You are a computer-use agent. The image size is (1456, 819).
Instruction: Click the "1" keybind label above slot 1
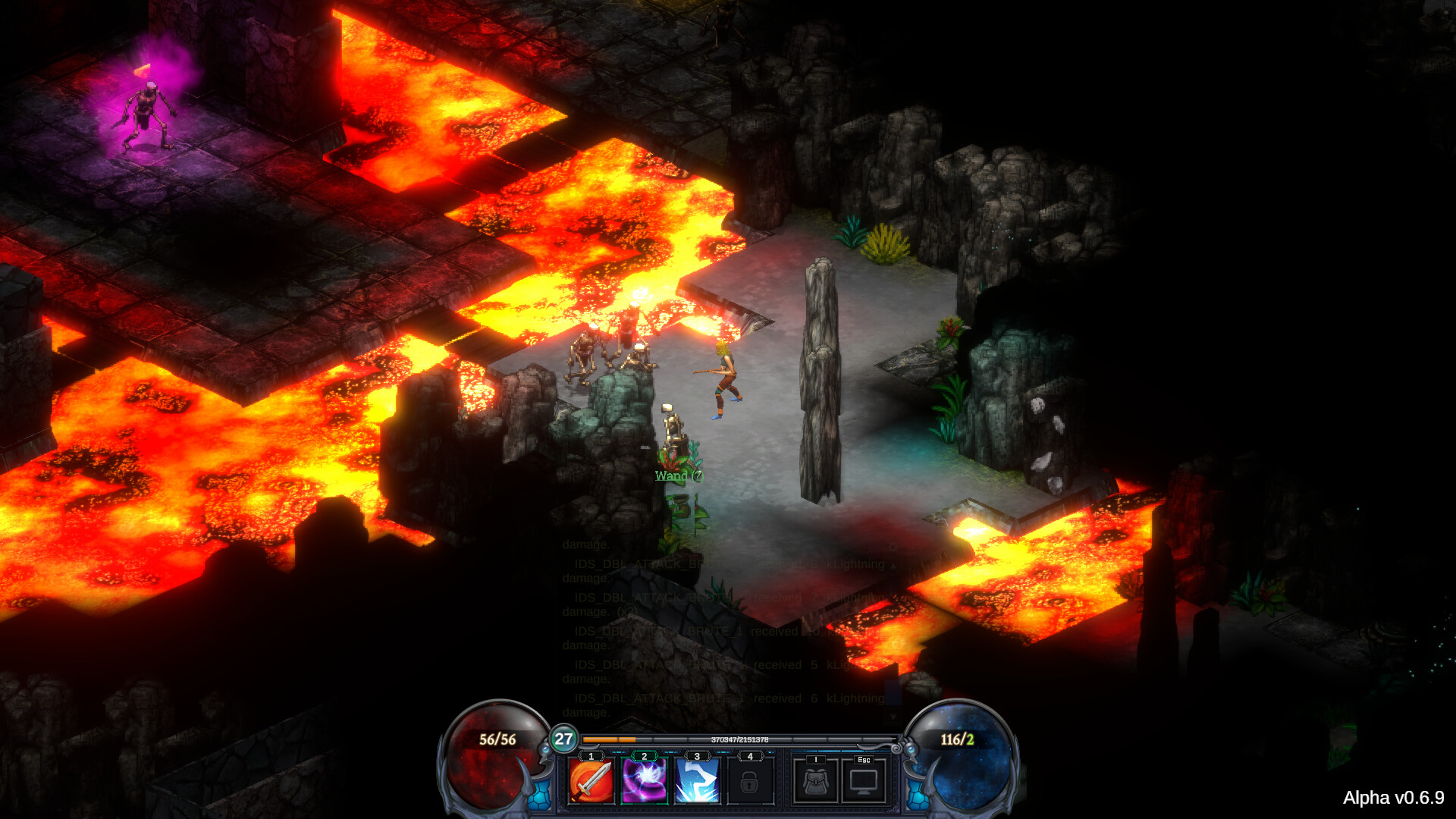tap(590, 757)
